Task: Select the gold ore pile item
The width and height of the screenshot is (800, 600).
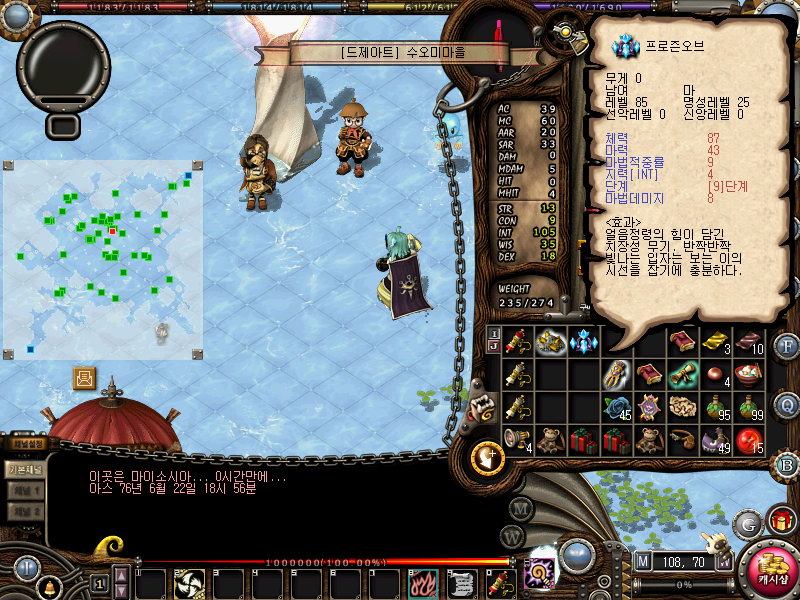Action: coord(550,342)
